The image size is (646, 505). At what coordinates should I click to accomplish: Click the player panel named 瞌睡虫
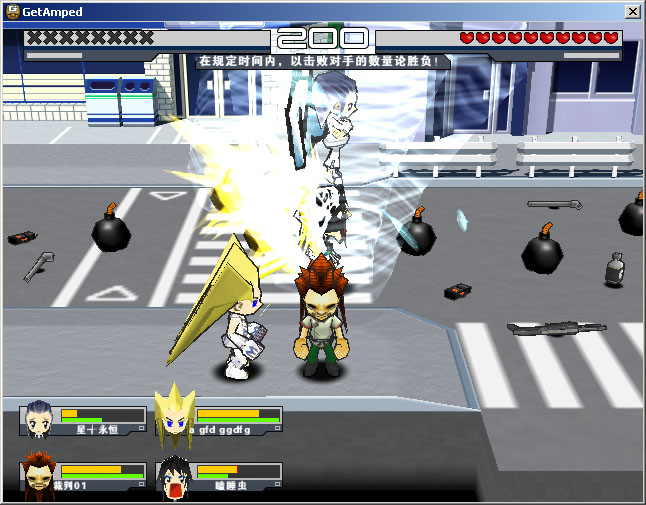pyautogui.click(x=218, y=476)
